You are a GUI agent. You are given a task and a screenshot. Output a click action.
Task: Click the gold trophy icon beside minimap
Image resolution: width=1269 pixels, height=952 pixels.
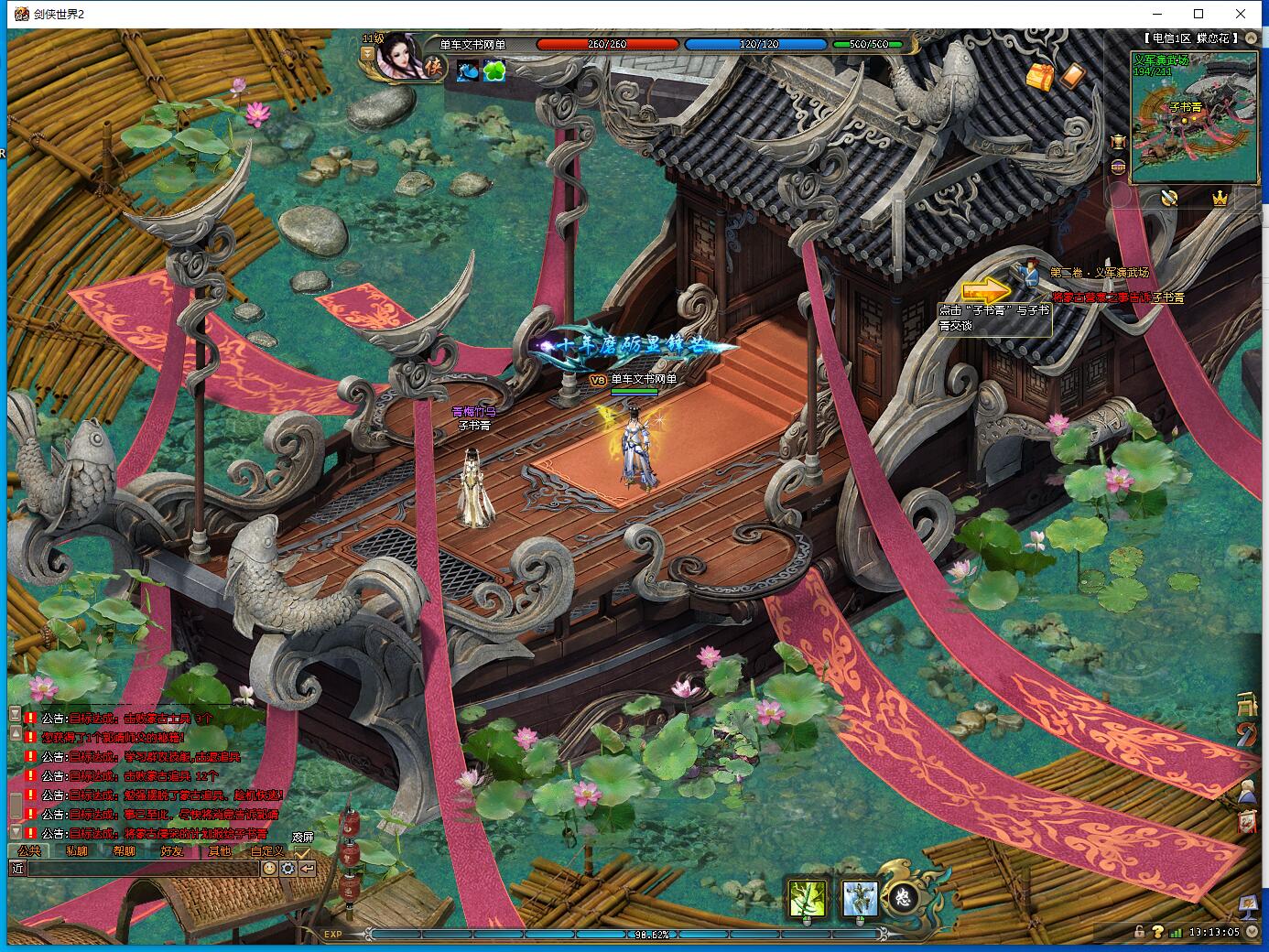point(1118,142)
